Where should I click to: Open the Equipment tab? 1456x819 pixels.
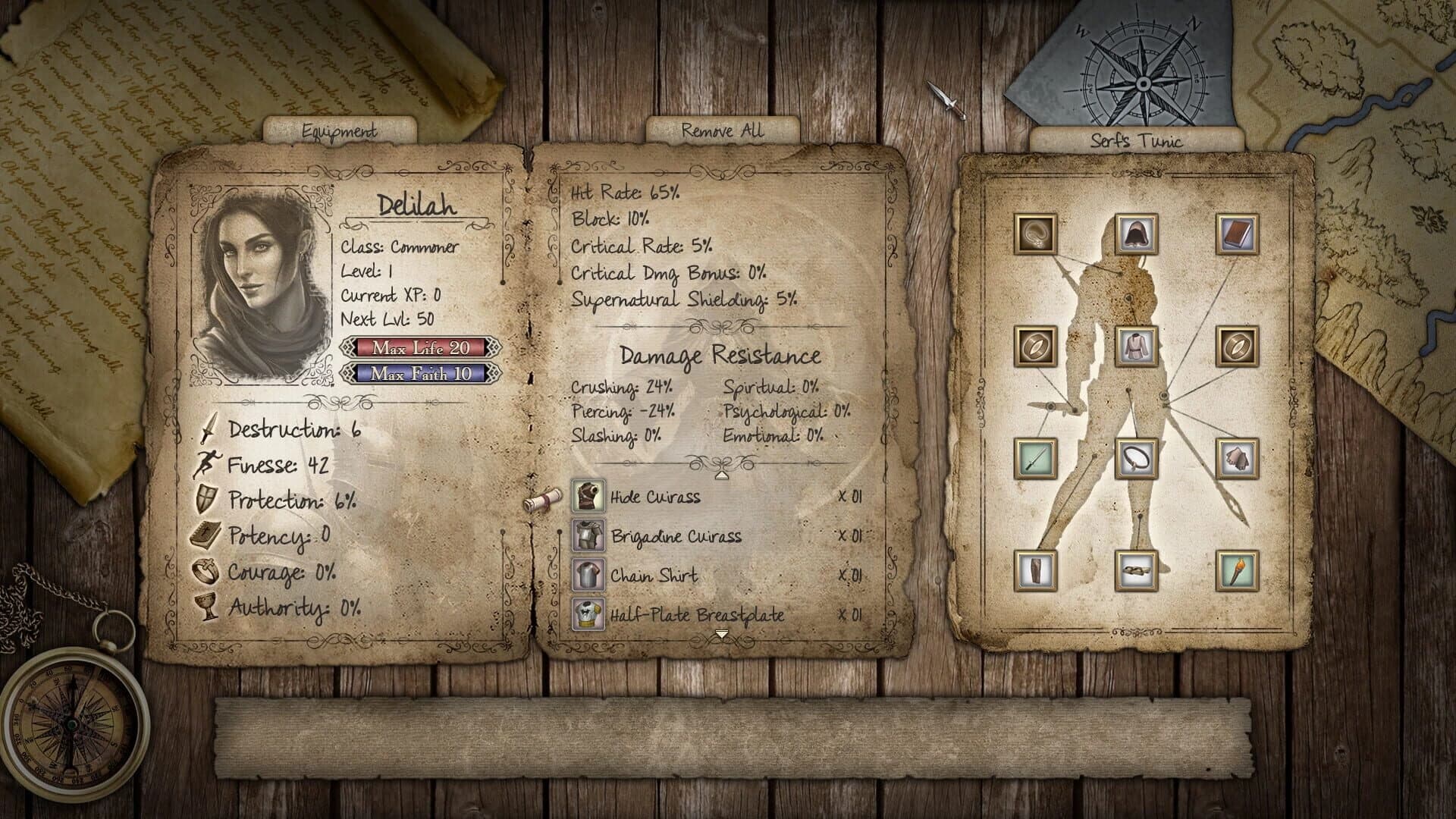tap(339, 130)
